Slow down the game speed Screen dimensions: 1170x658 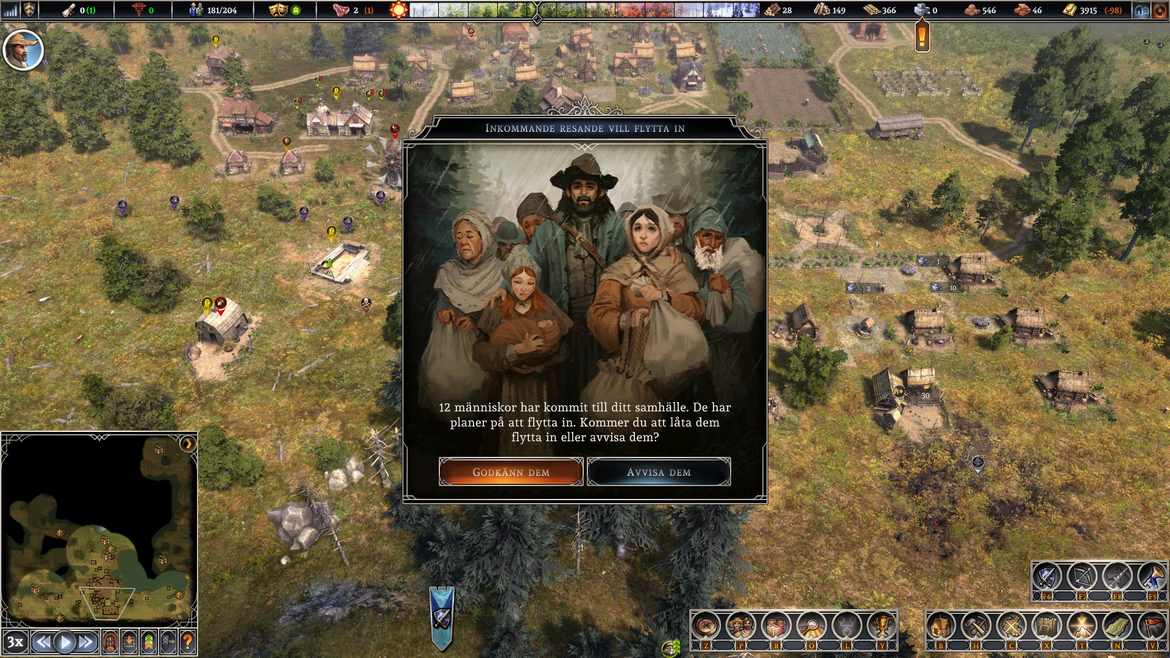click(42, 642)
